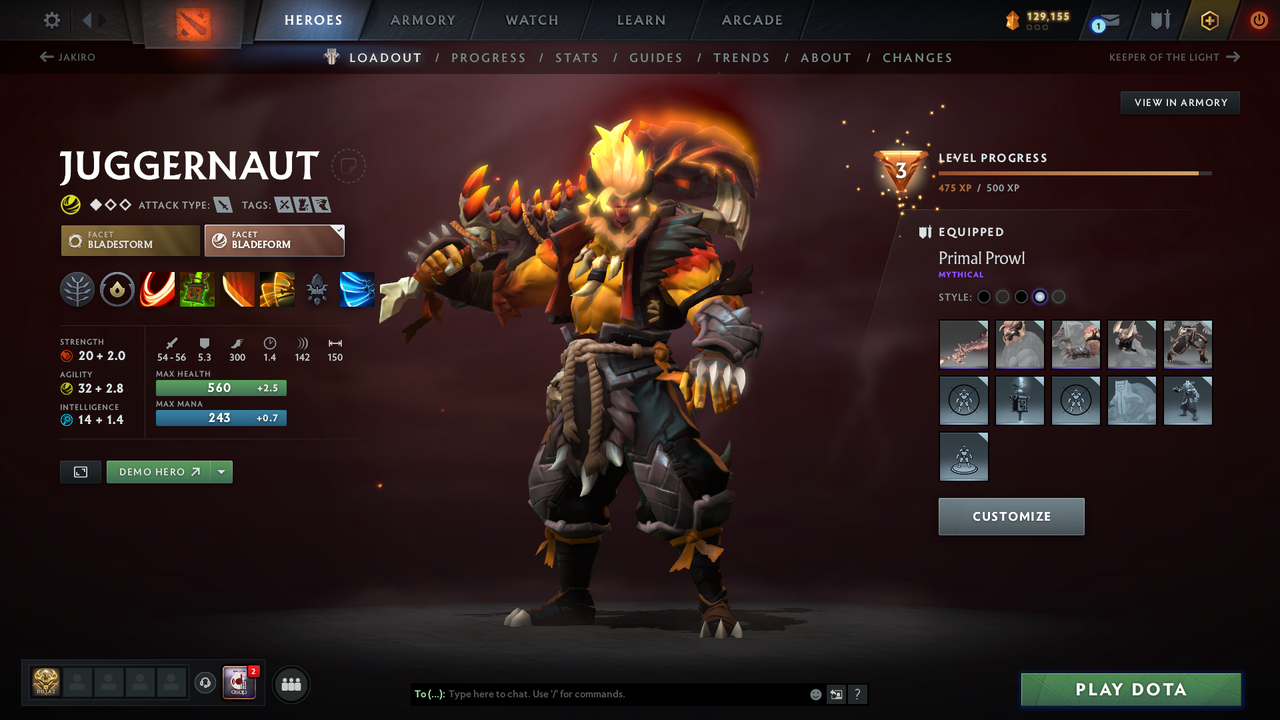Click View in Armory
This screenshot has width=1280, height=720.
click(1179, 102)
